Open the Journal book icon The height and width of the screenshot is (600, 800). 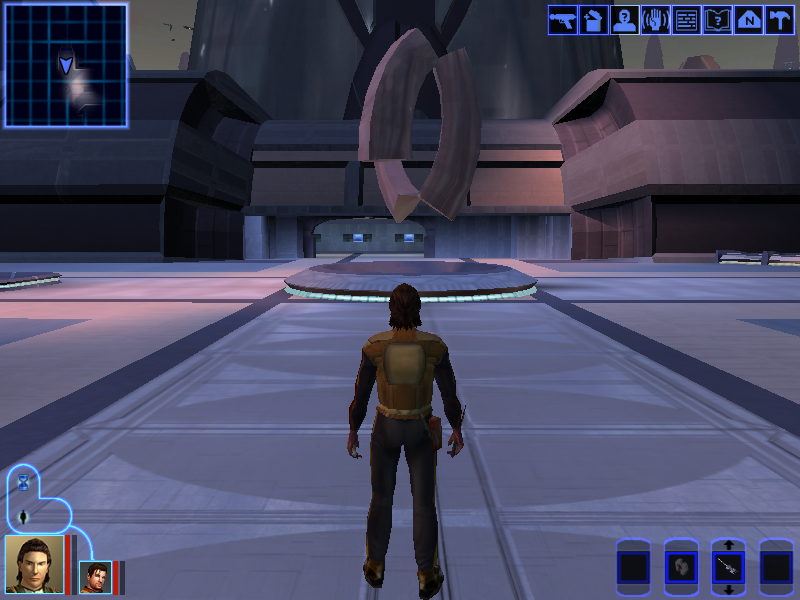[717, 20]
